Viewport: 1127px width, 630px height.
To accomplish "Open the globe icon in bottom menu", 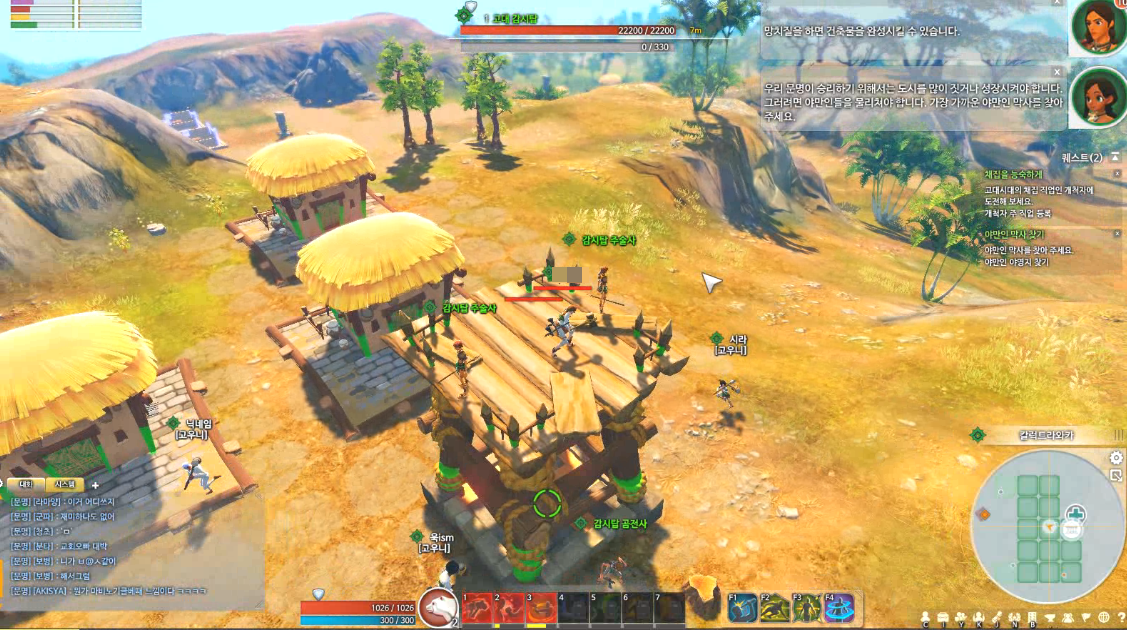I will [x=1104, y=617].
